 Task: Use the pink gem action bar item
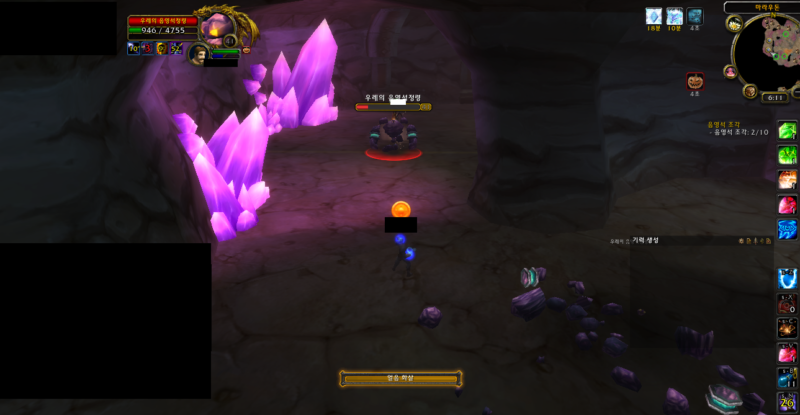788,204
